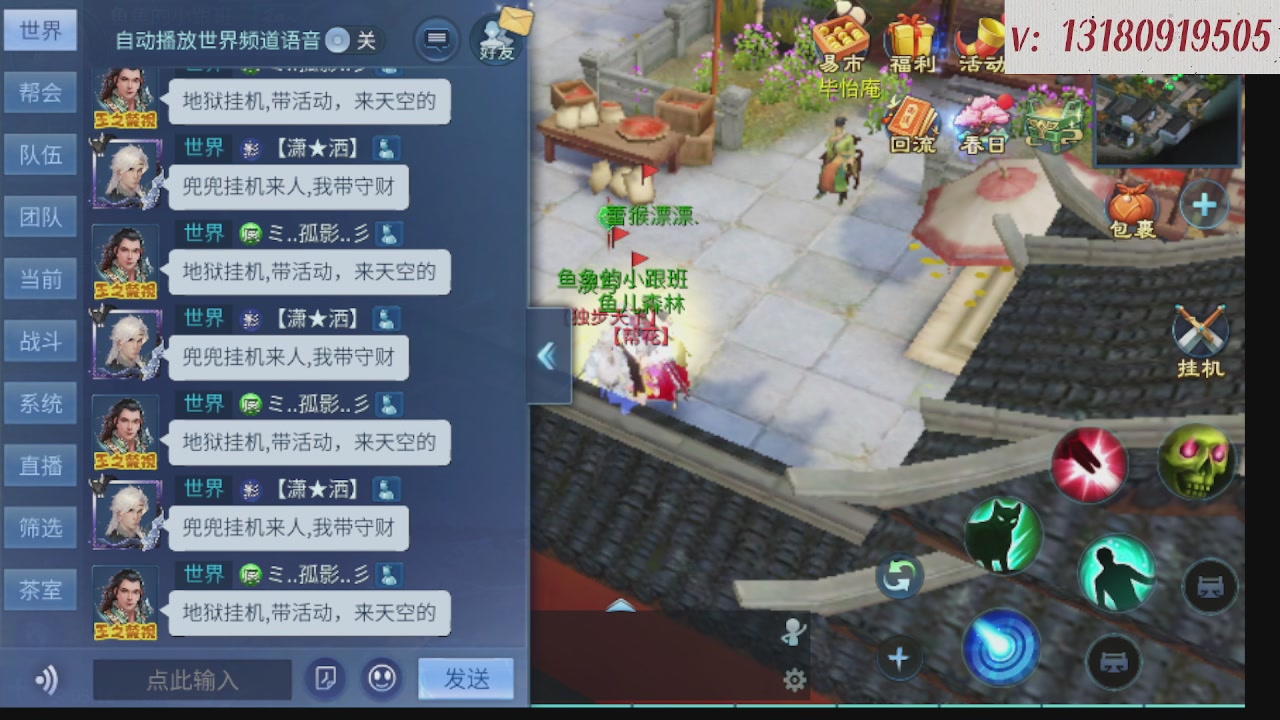Toggle world channel voice autoplay switch on
This screenshot has width=1280, height=720.
click(337, 42)
